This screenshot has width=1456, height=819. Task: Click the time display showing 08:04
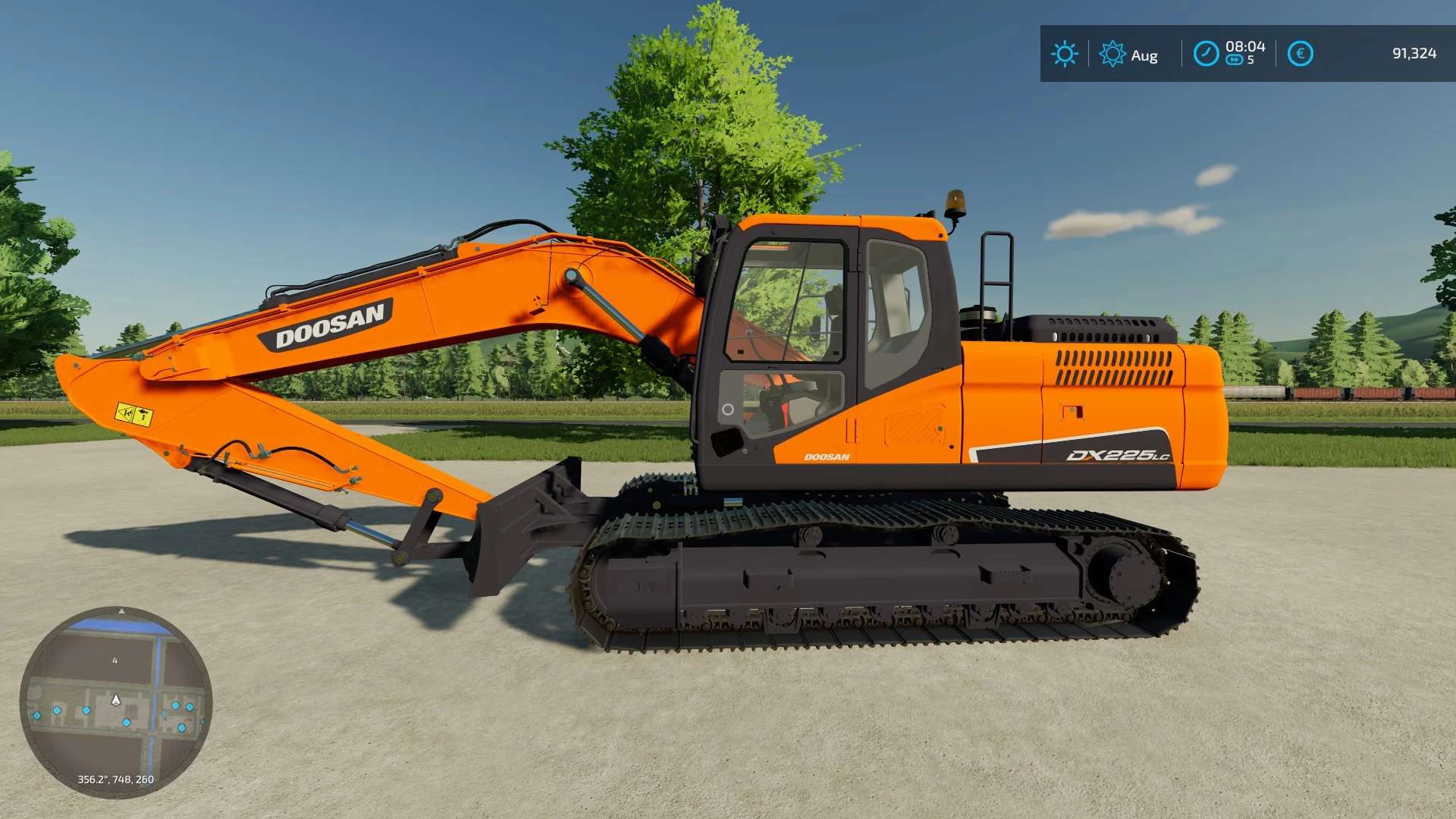point(1244,46)
